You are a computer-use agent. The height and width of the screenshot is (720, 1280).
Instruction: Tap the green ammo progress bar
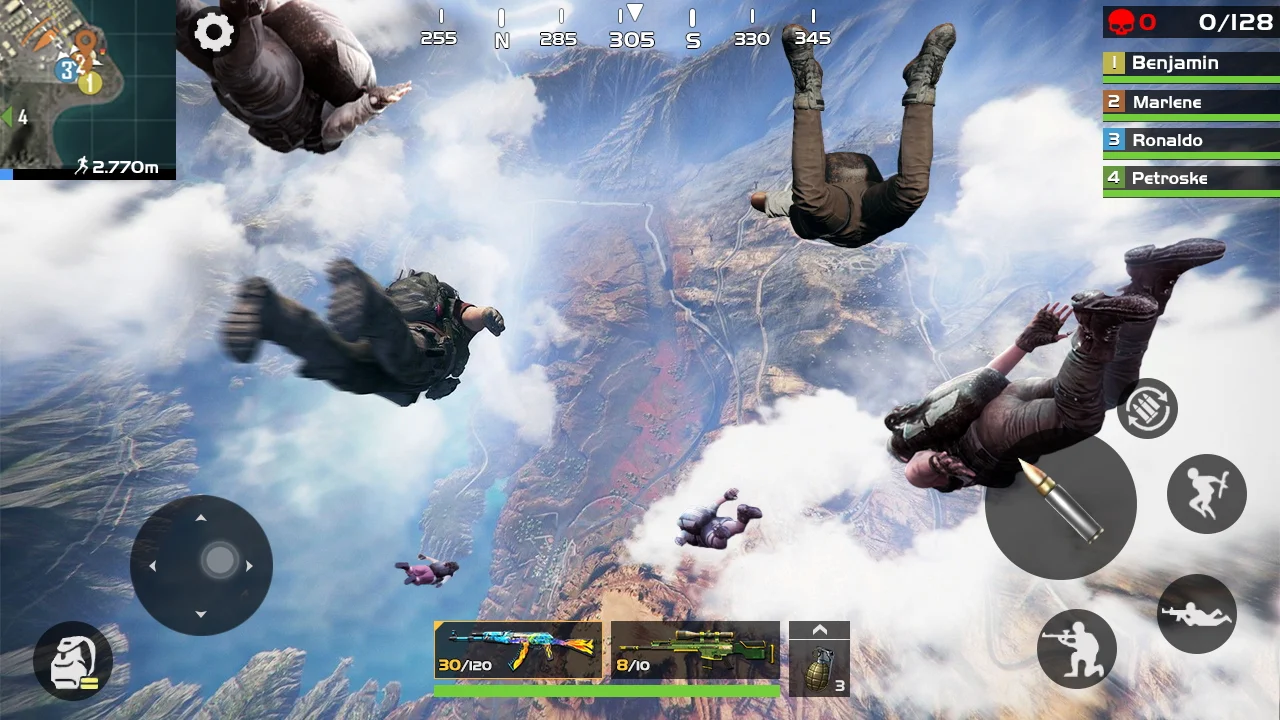click(x=607, y=691)
